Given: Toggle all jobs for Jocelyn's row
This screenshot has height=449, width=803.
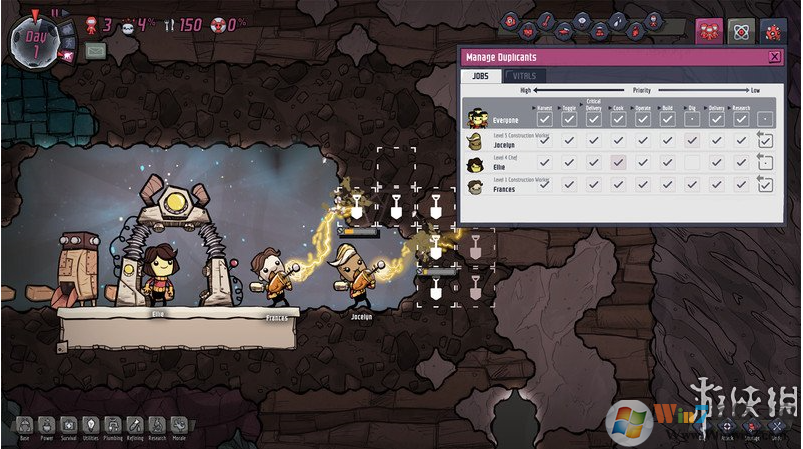Looking at the screenshot, I should pyautogui.click(x=765, y=141).
